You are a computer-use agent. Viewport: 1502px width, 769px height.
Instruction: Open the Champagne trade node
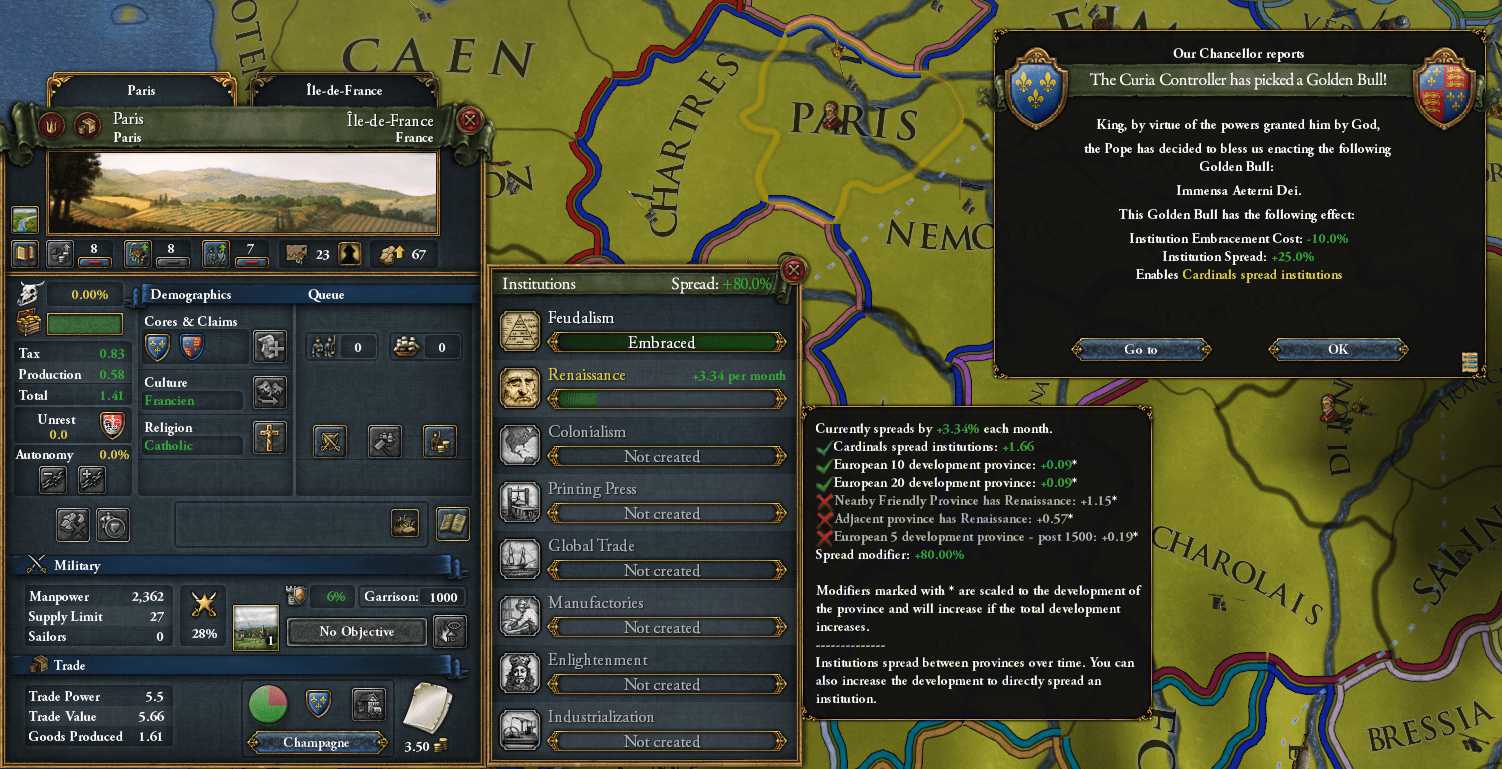(x=316, y=744)
